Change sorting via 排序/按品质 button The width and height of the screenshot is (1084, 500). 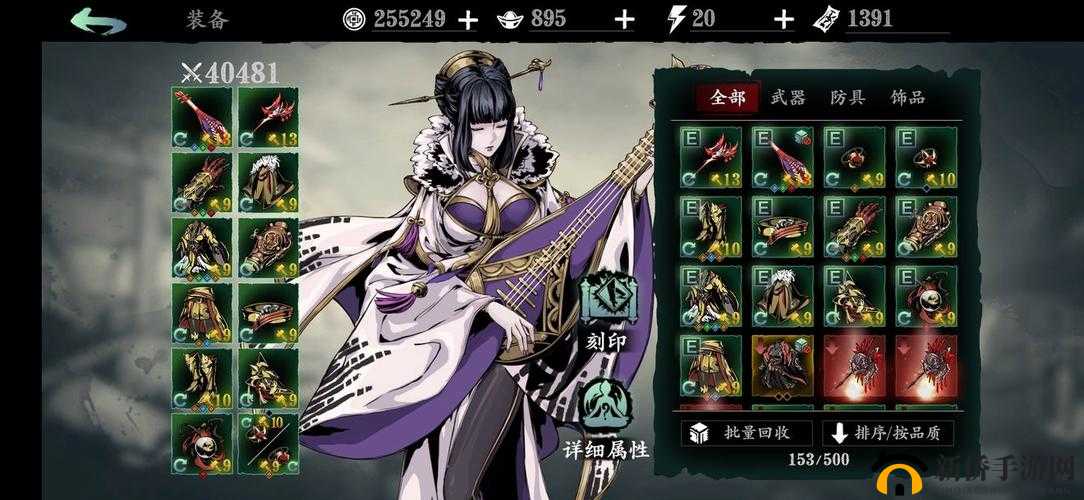point(889,433)
